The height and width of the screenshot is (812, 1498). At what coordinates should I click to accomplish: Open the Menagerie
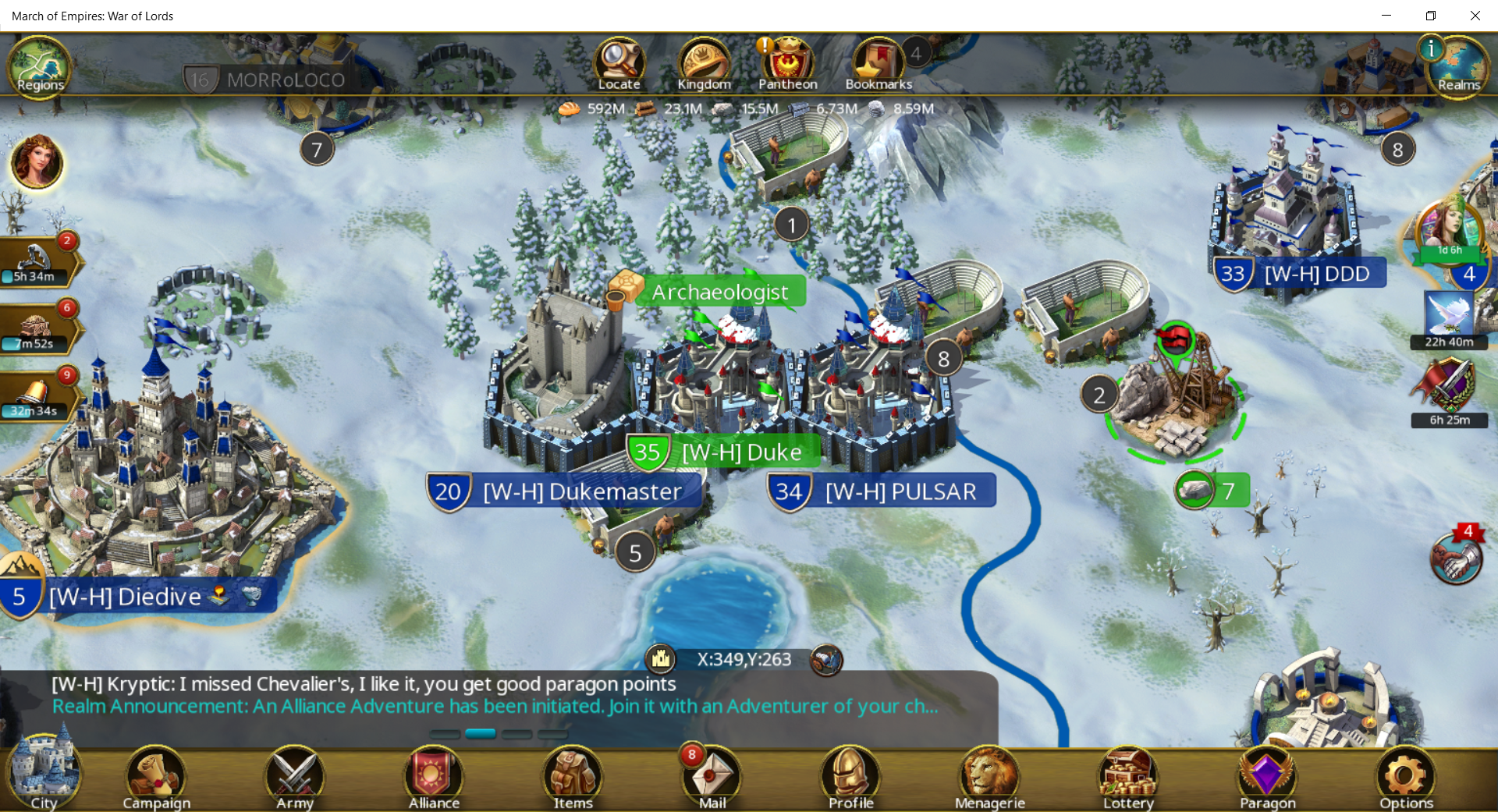pos(989,777)
